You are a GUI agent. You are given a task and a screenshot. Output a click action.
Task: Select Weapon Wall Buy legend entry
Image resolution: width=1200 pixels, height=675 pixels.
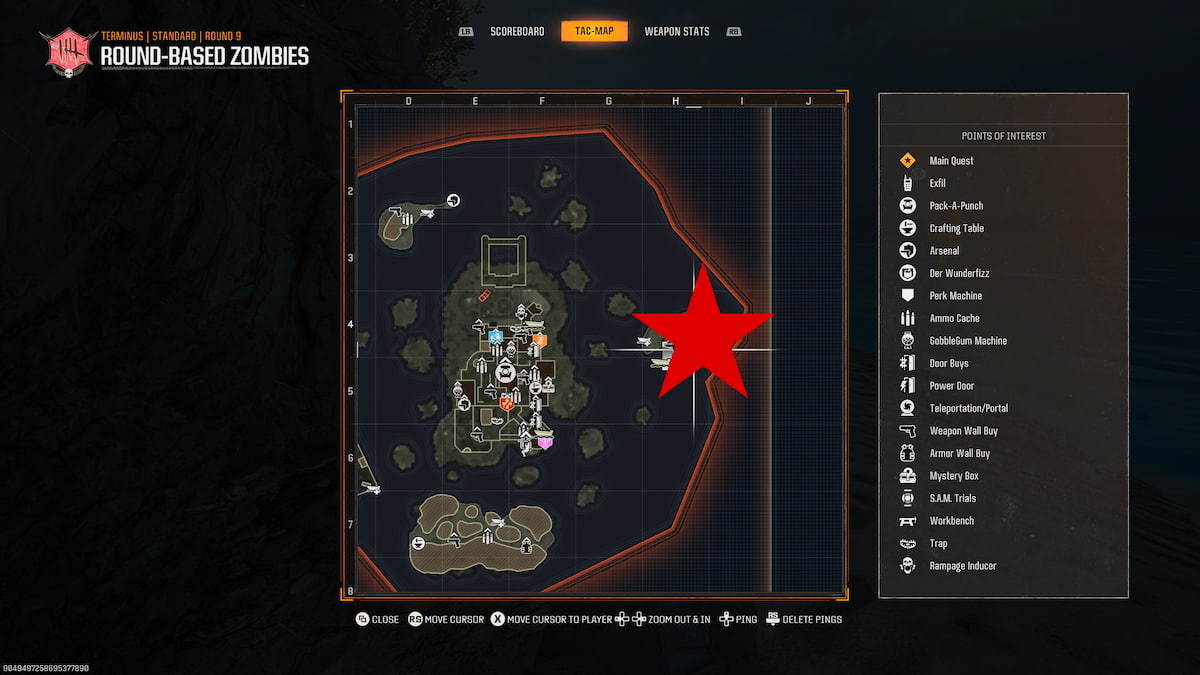[x=963, y=431]
